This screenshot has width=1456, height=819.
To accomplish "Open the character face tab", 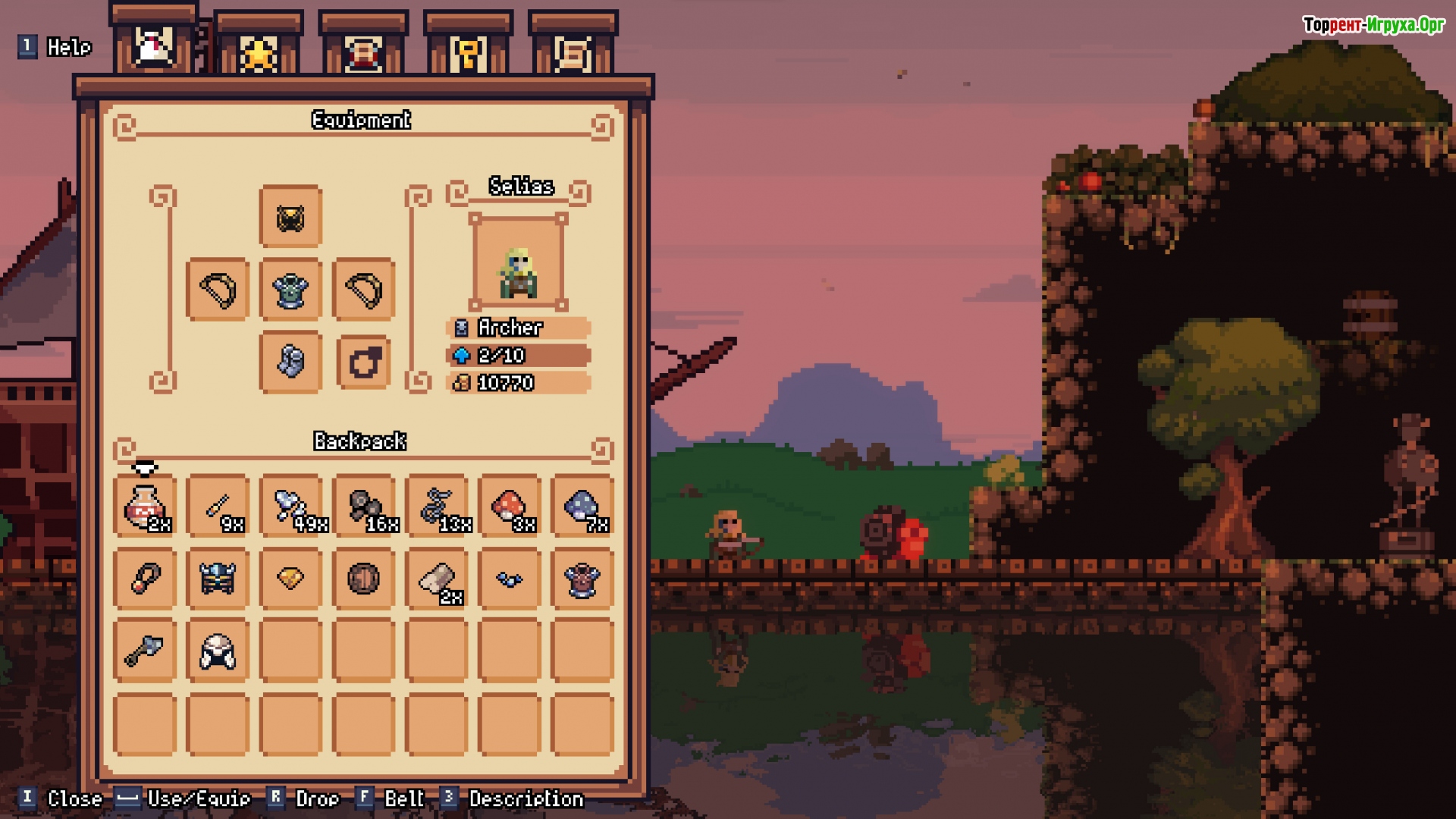I will (x=363, y=52).
